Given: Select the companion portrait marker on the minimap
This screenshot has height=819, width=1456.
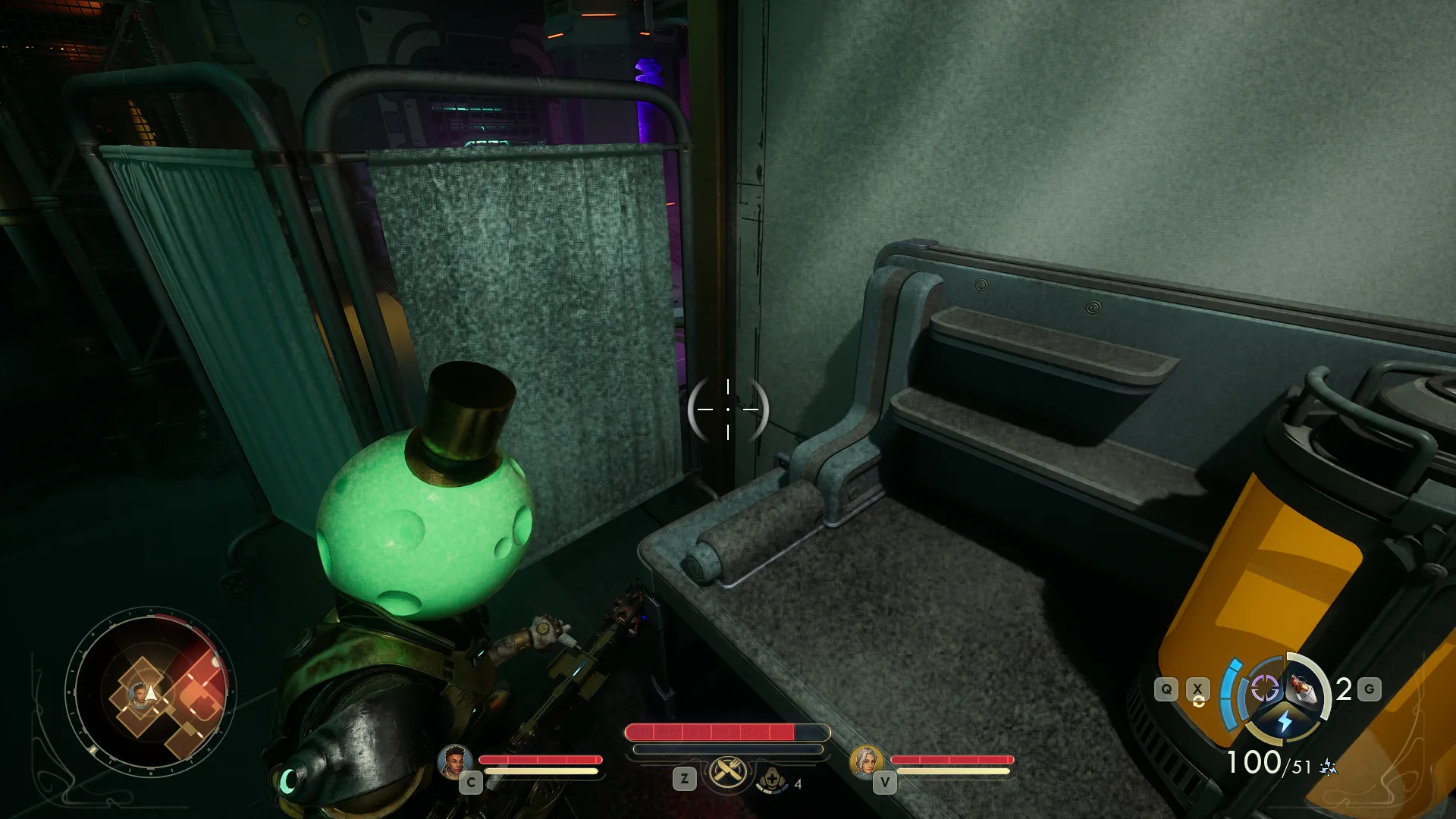Looking at the screenshot, I should (138, 693).
